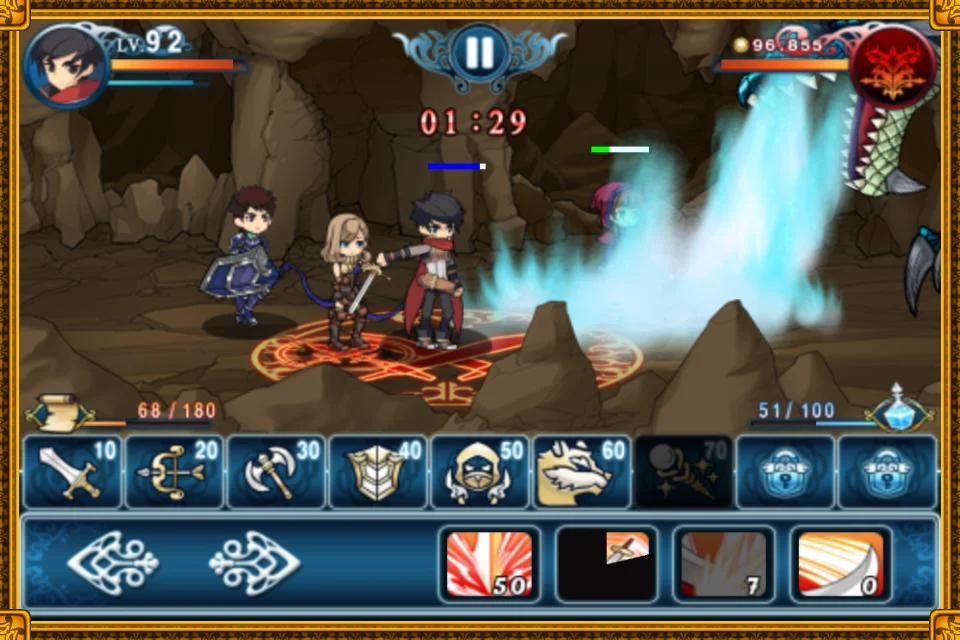Summon the wolf unit costing 60
Viewport: 960px width, 640px height.
[x=582, y=472]
